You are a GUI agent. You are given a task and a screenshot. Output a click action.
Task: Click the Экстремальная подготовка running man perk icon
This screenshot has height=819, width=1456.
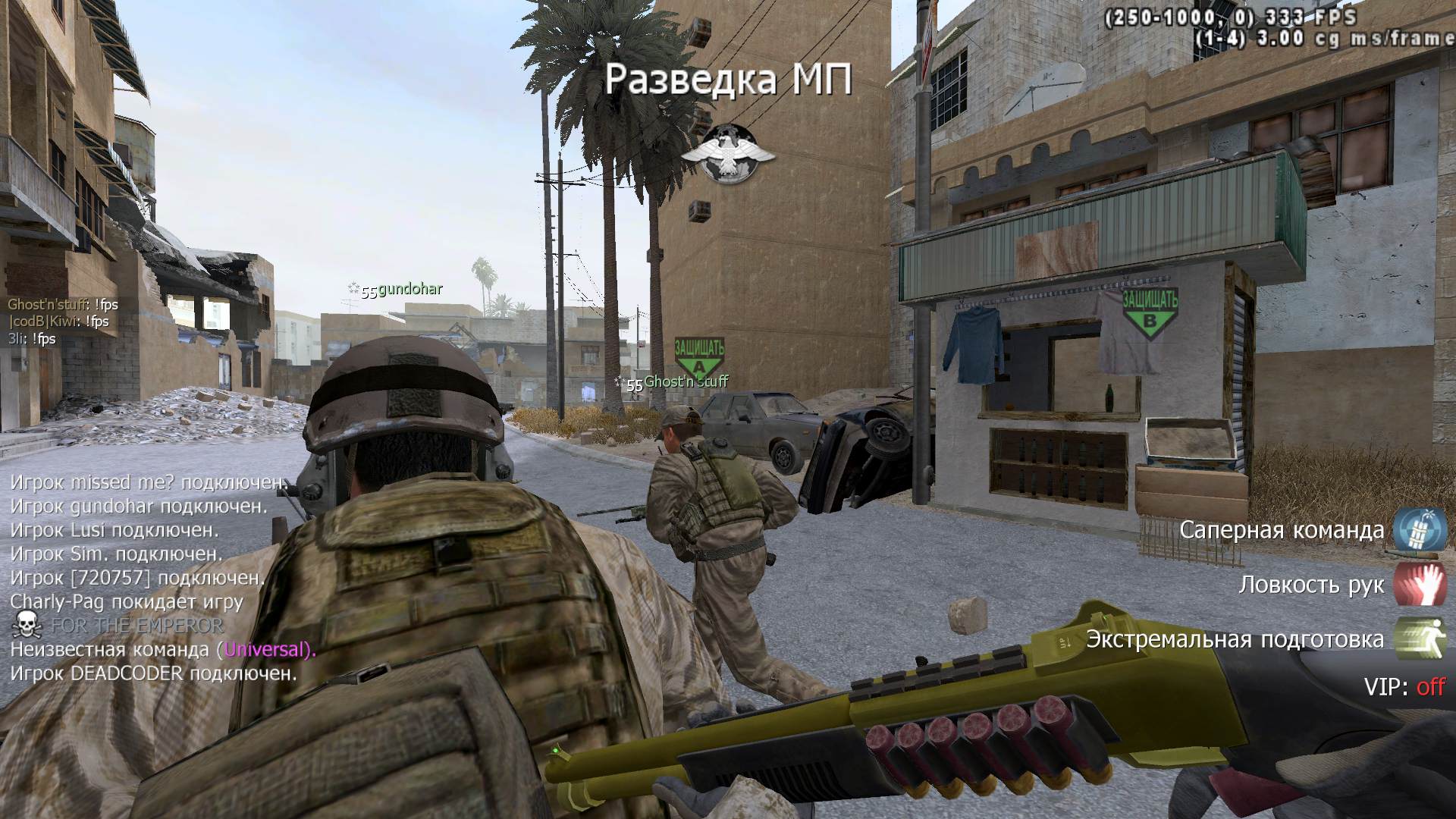[1420, 639]
